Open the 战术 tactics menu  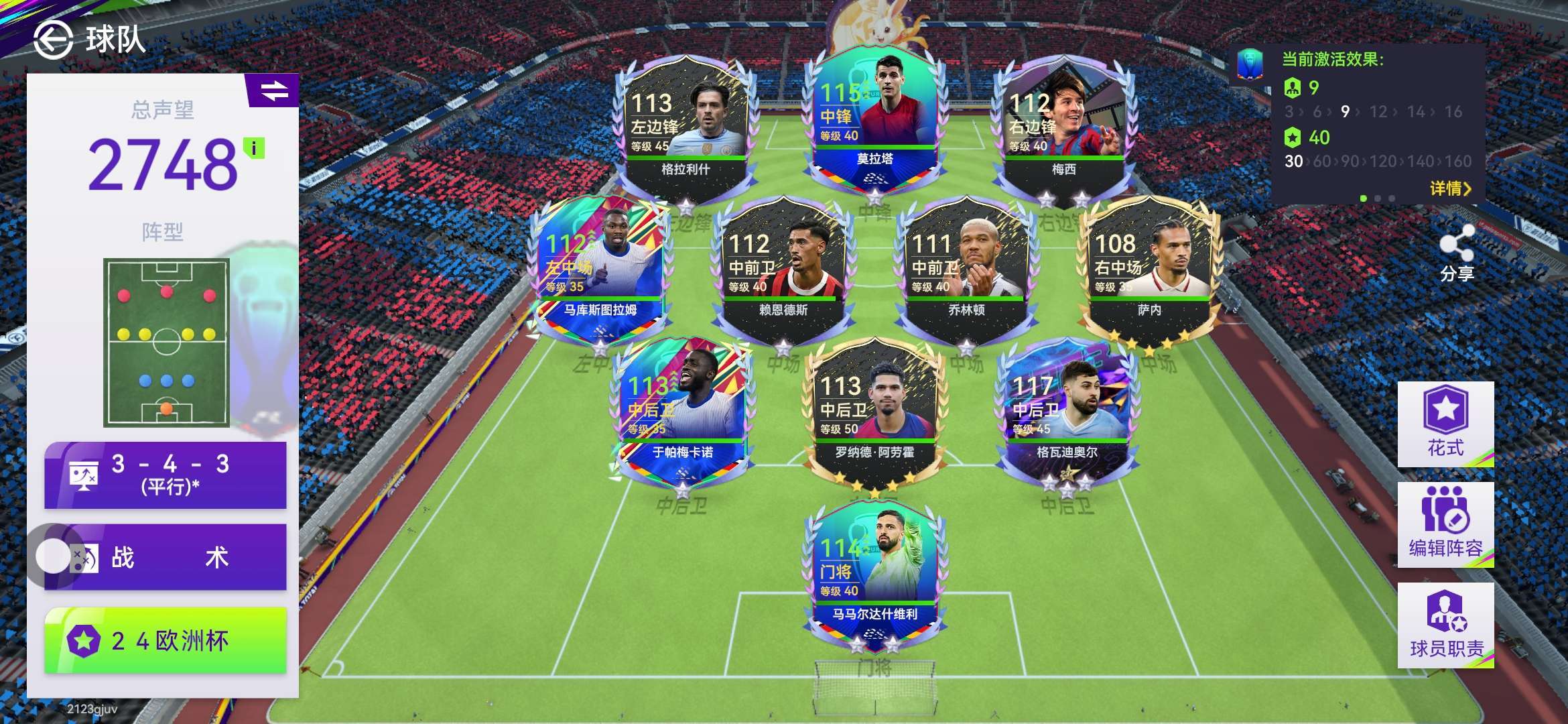tap(166, 557)
